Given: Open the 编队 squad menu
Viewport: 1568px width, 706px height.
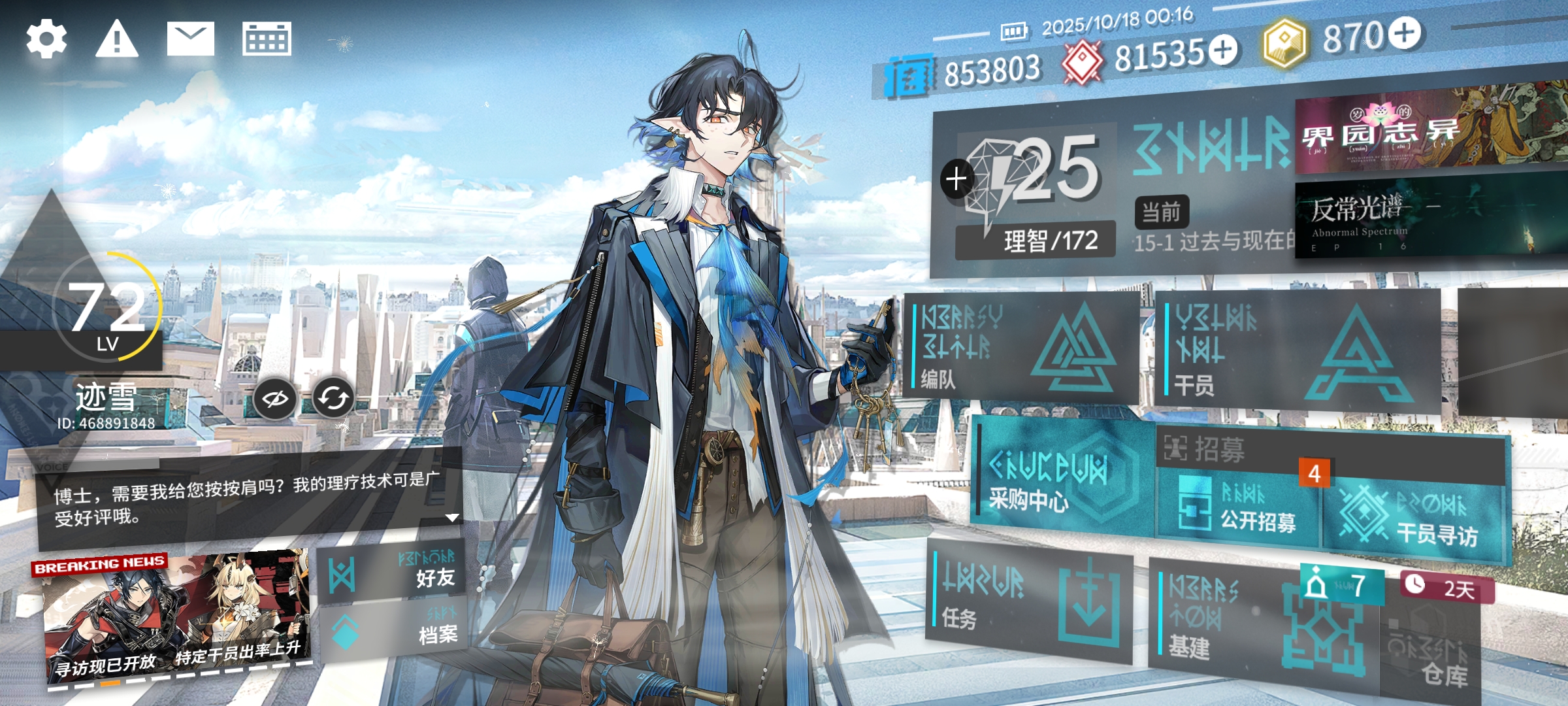Looking at the screenshot, I should click(x=1019, y=346).
